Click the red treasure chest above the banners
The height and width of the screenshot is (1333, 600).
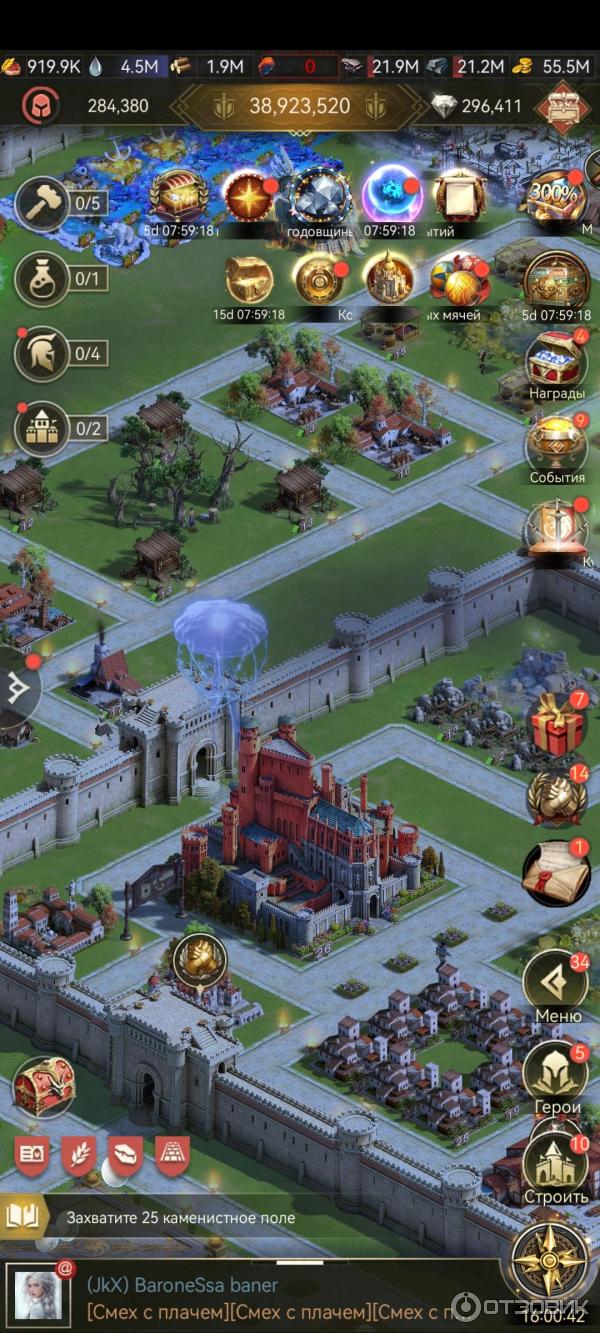coord(43,1087)
